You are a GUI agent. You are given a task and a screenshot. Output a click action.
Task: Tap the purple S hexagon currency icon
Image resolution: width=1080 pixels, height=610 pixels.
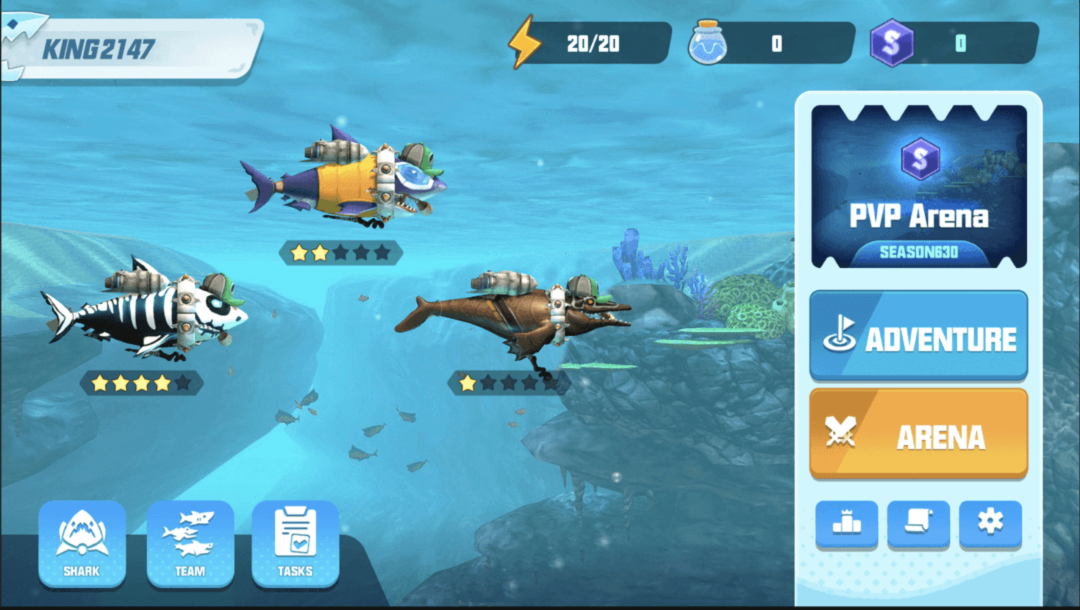click(x=890, y=44)
